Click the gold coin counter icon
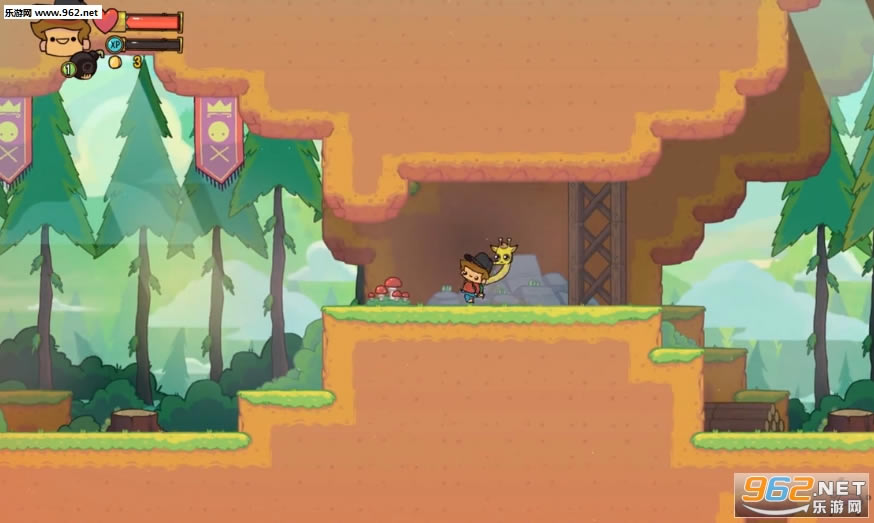This screenshot has height=523, width=874. pos(115,62)
